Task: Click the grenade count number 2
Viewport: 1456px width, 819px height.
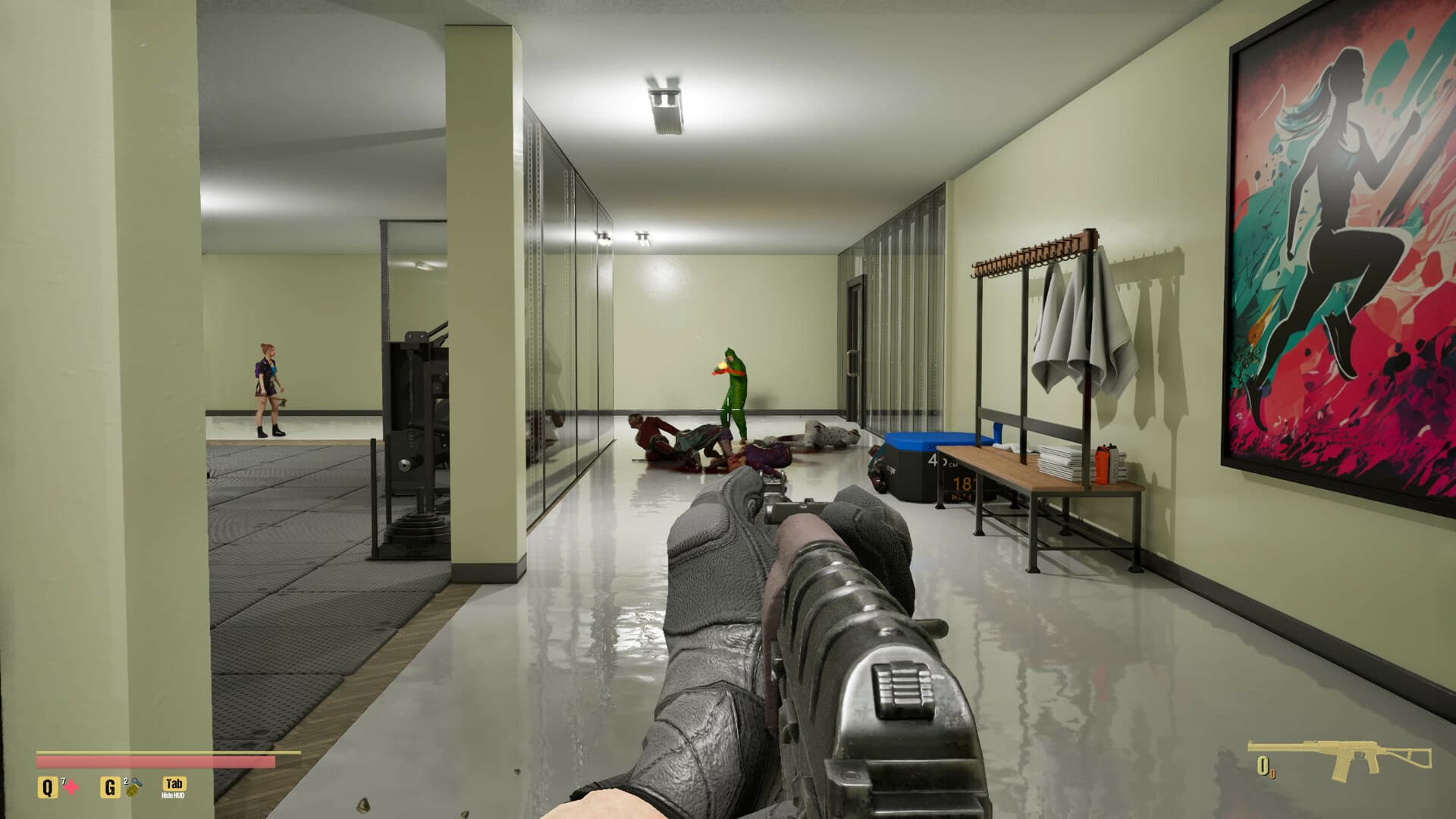Action: click(126, 782)
